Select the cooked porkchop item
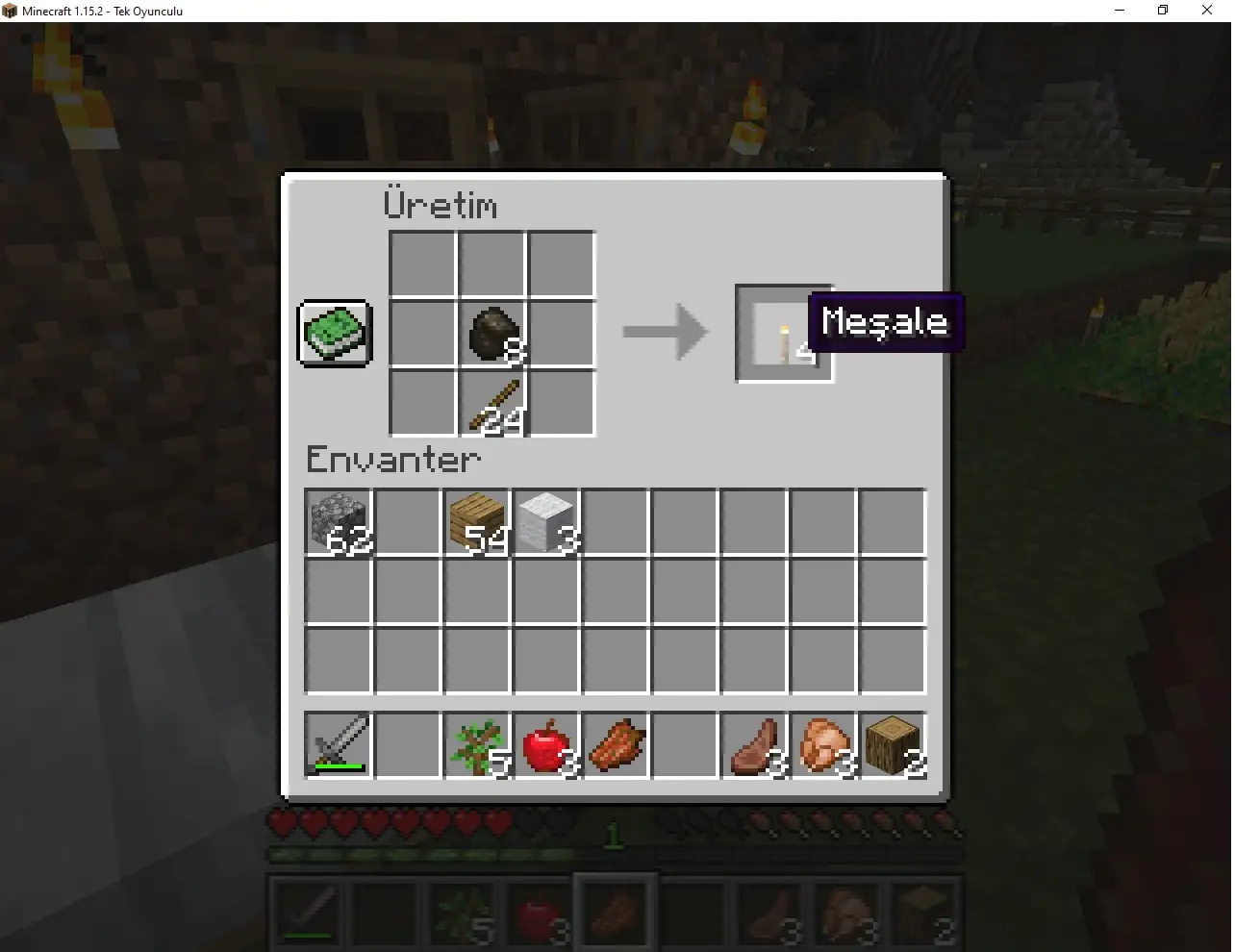This screenshot has width=1235, height=952. click(615, 745)
